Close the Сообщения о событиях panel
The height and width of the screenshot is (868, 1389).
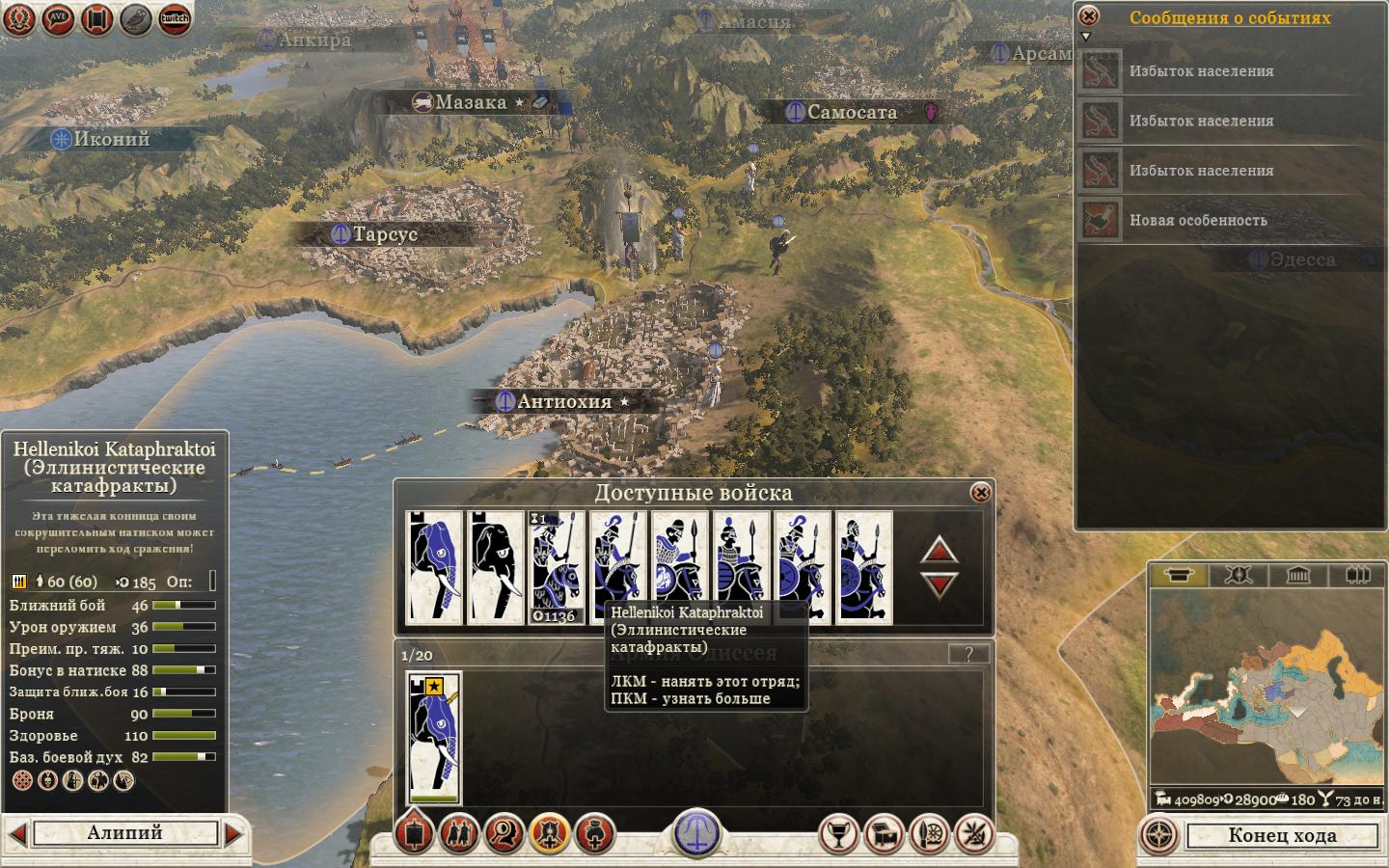pos(1088,16)
